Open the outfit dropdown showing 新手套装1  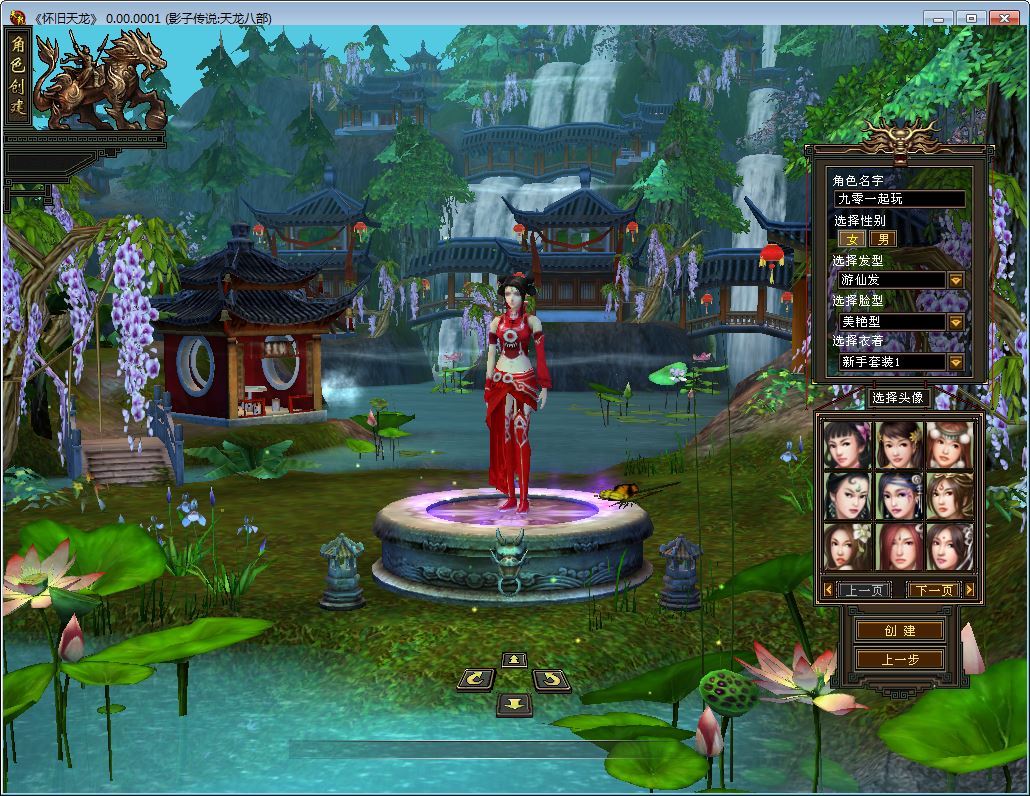[x=955, y=362]
